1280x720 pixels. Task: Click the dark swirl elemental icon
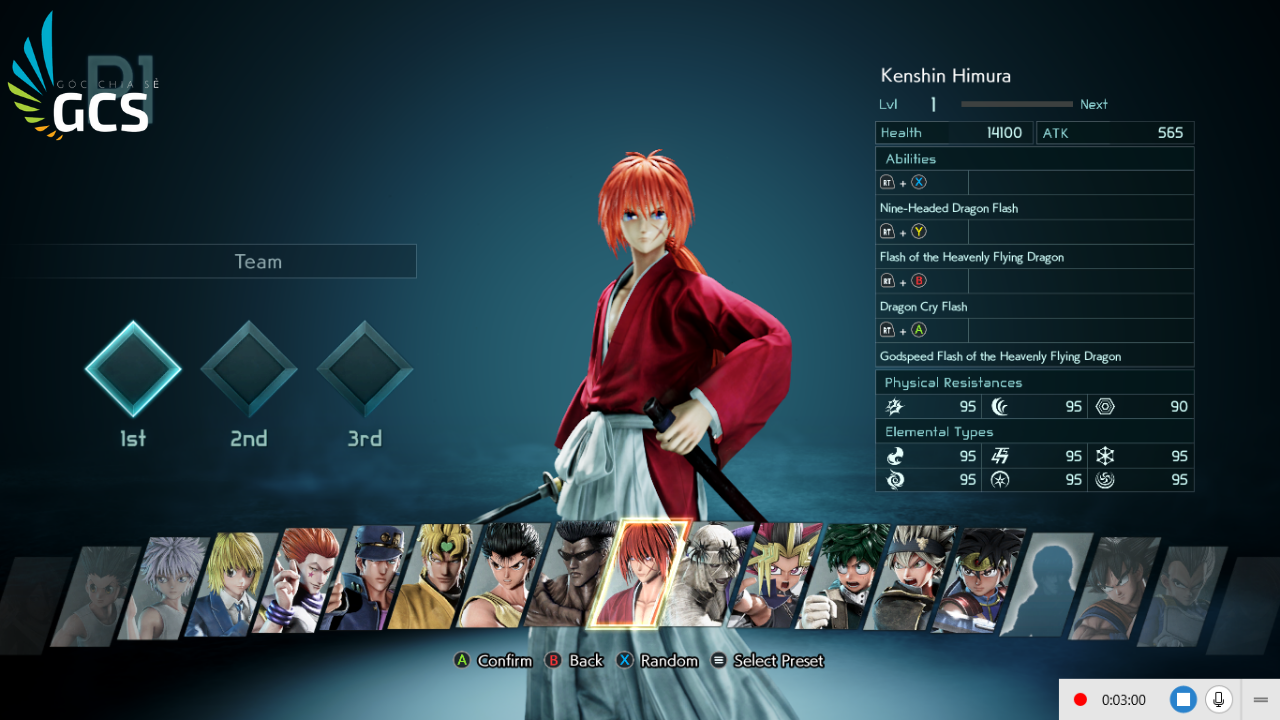894,479
